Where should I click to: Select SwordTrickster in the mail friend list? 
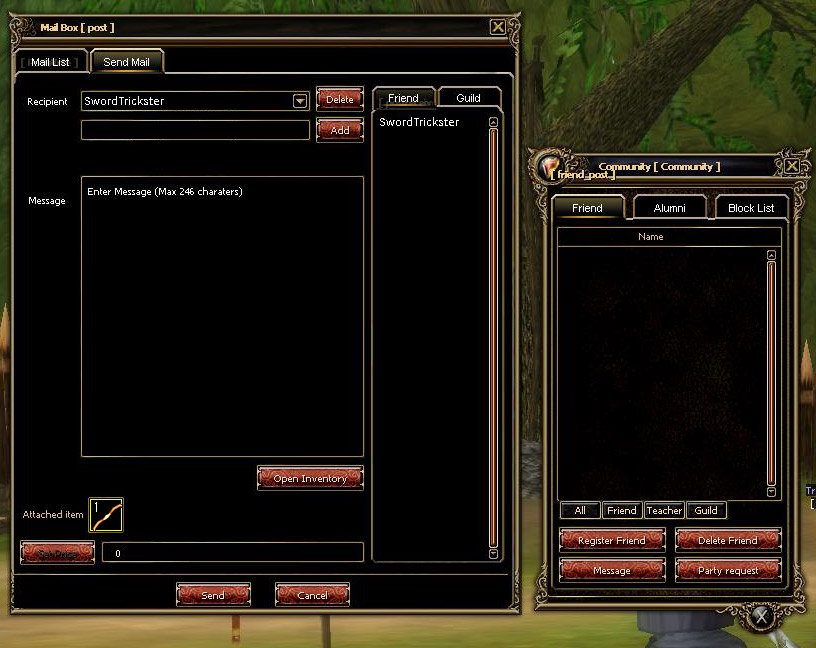pos(419,122)
